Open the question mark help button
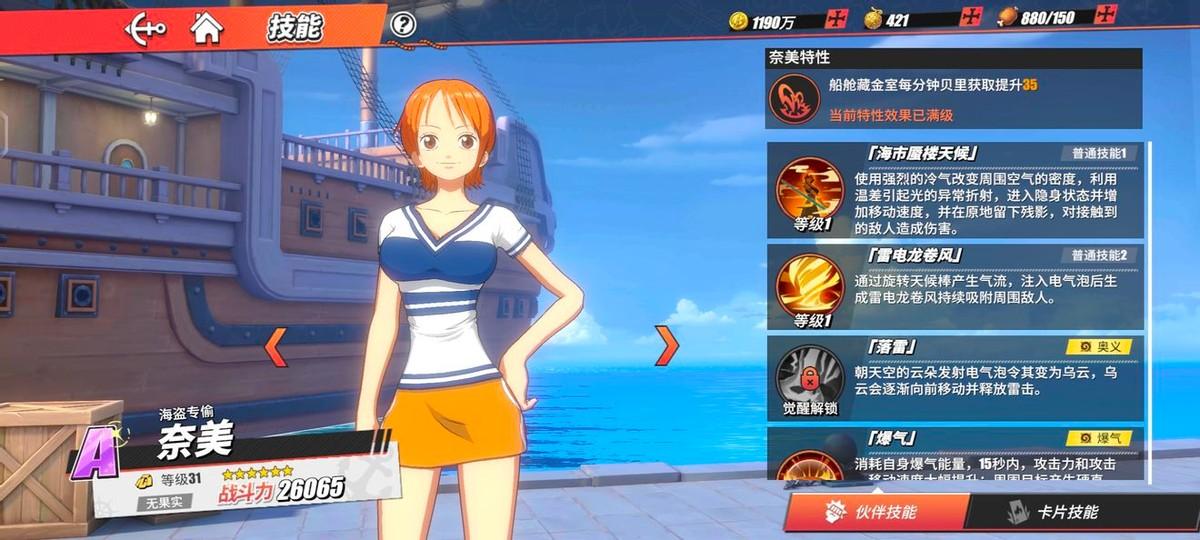Viewport: 1200px width, 540px height. pyautogui.click(x=403, y=25)
